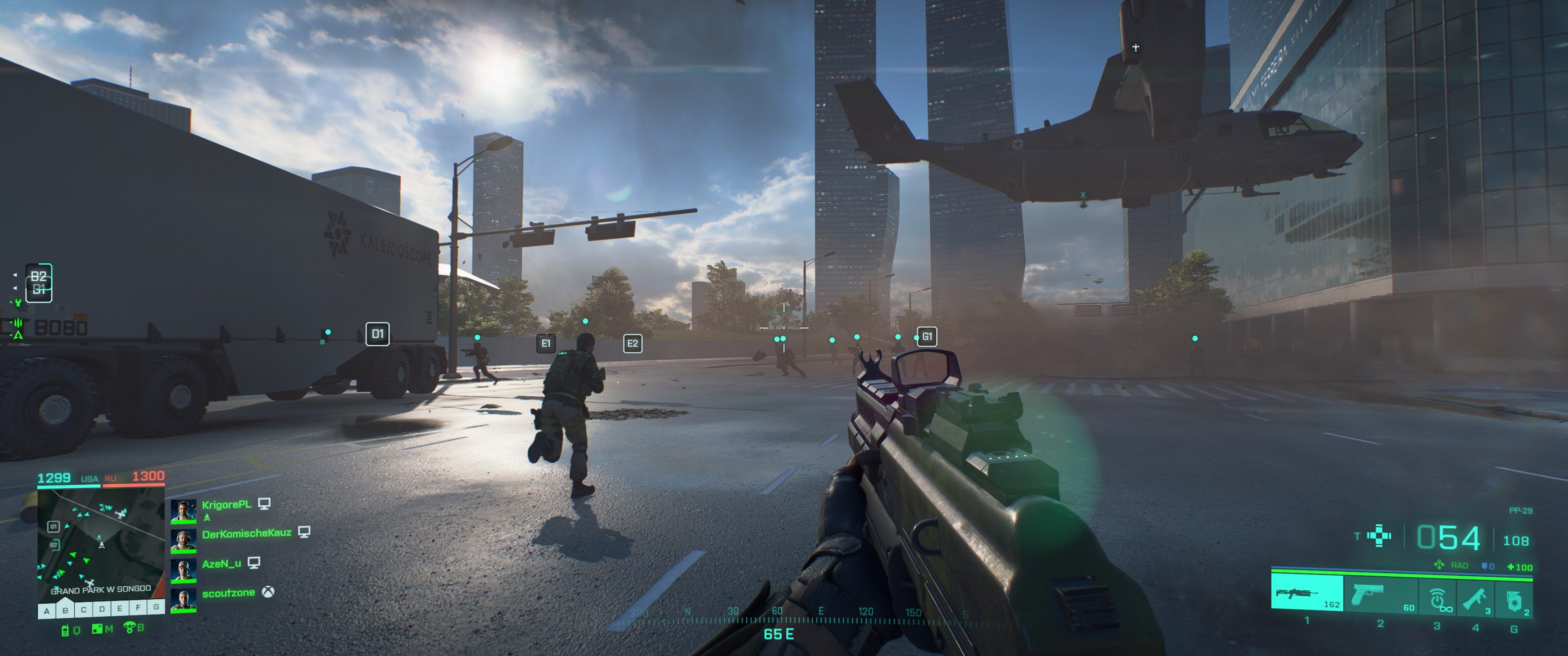Click the D1 objective marker

377,333
